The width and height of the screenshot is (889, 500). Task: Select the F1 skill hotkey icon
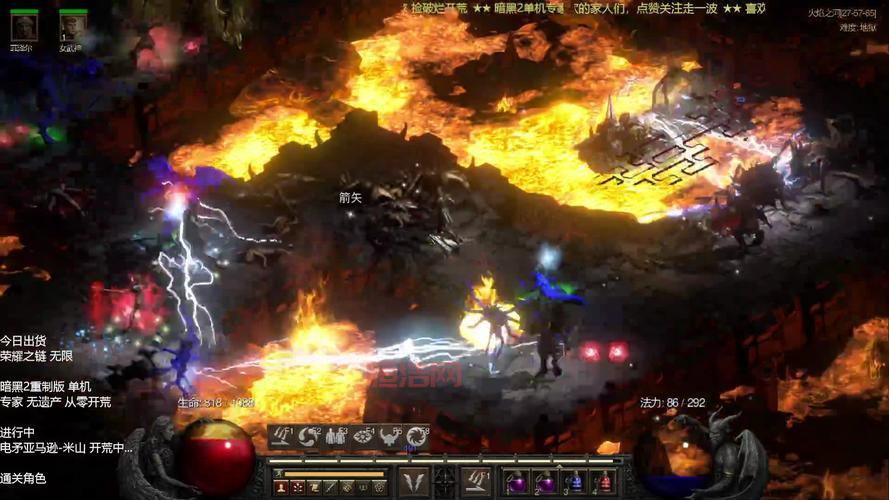click(281, 436)
